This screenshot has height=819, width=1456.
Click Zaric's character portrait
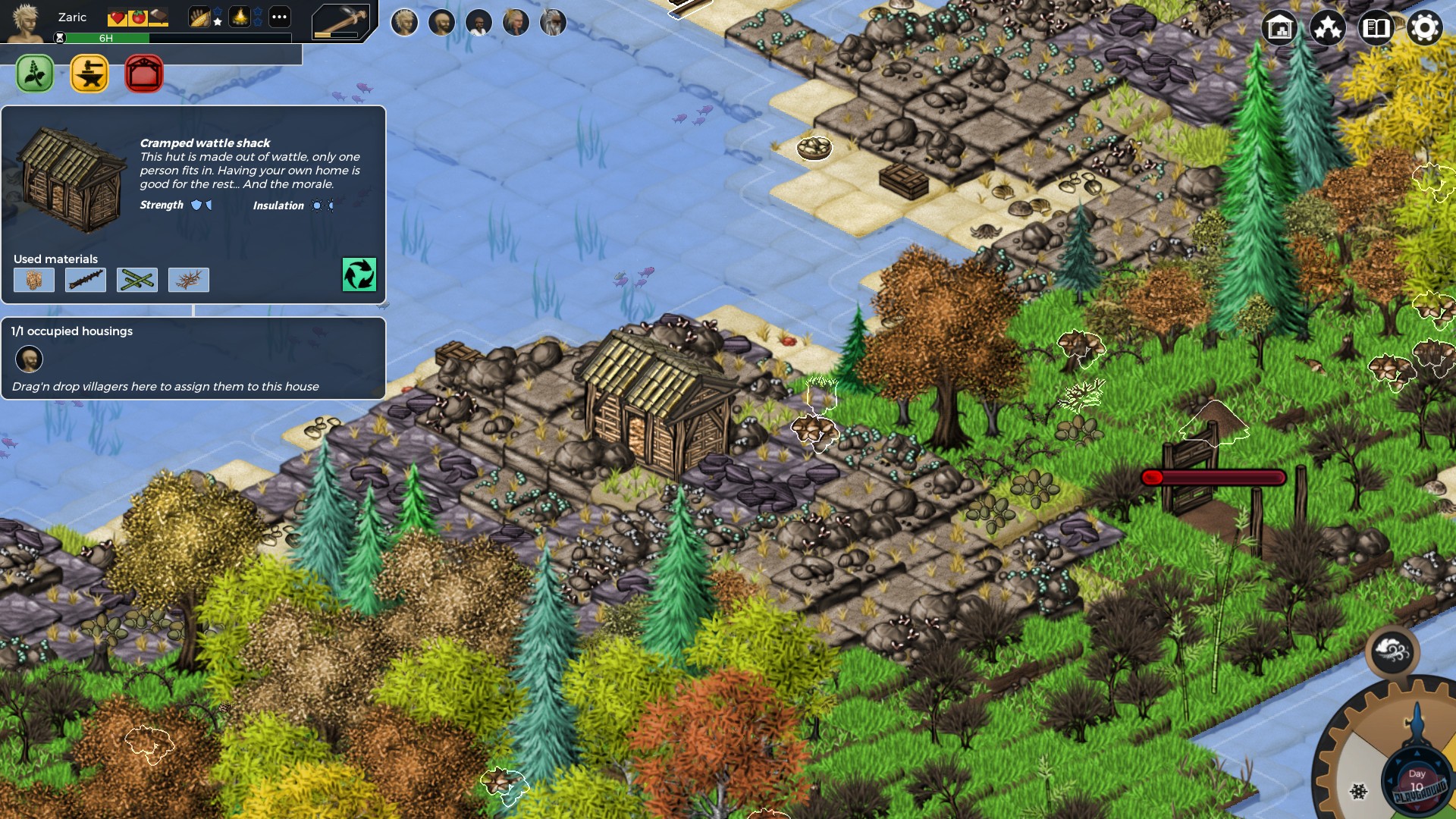tap(24, 21)
